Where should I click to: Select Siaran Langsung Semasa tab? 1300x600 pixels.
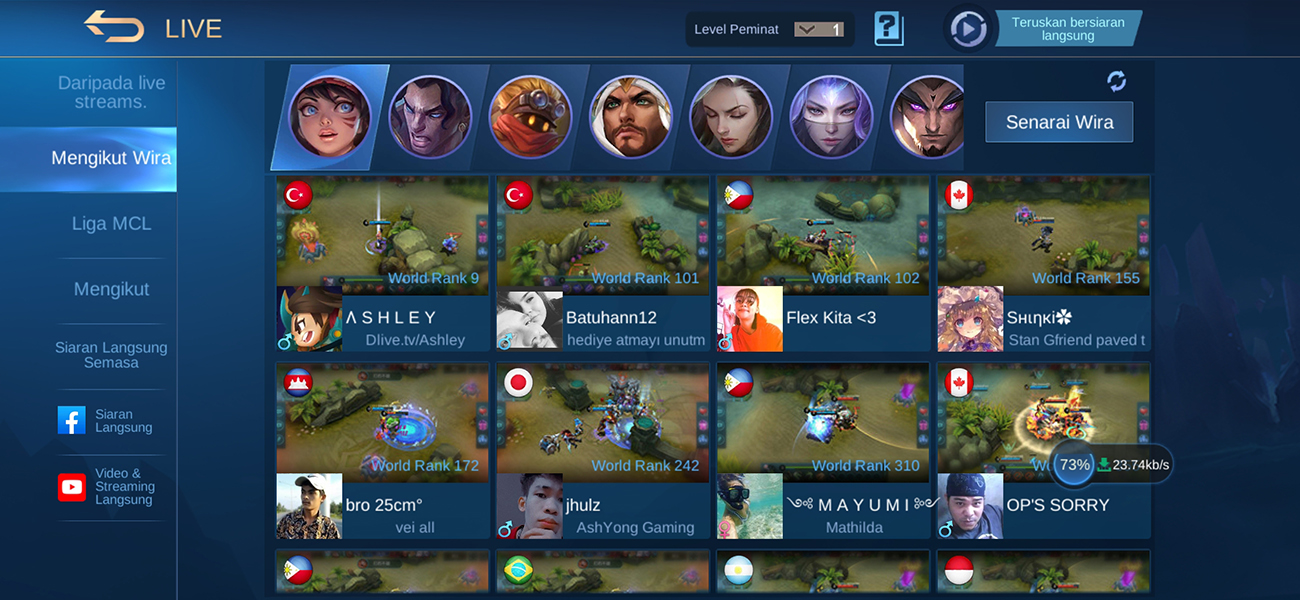pyautogui.click(x=111, y=355)
